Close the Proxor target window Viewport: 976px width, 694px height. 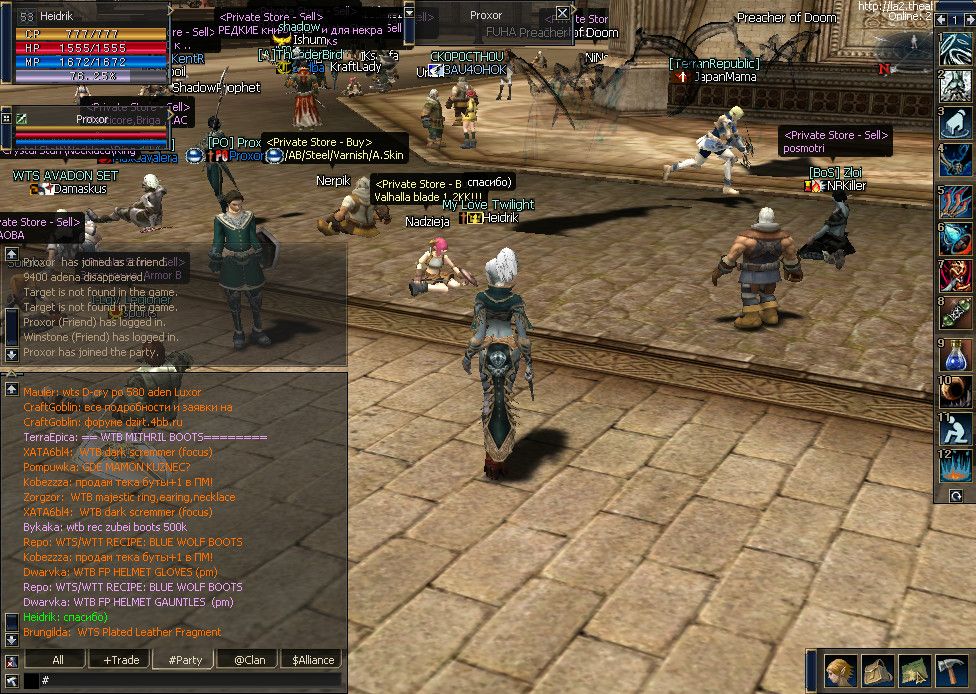pos(562,13)
